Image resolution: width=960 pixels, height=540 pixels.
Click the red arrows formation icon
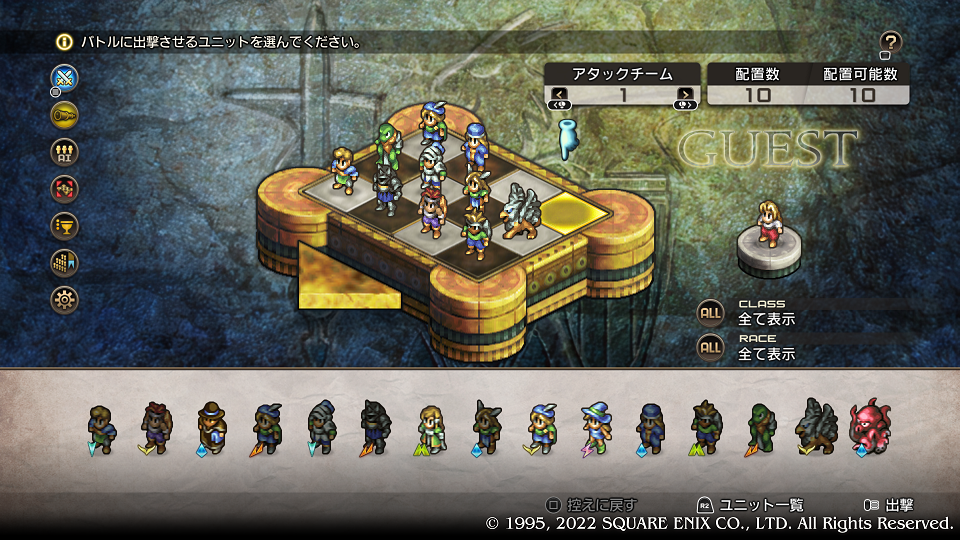tap(64, 188)
